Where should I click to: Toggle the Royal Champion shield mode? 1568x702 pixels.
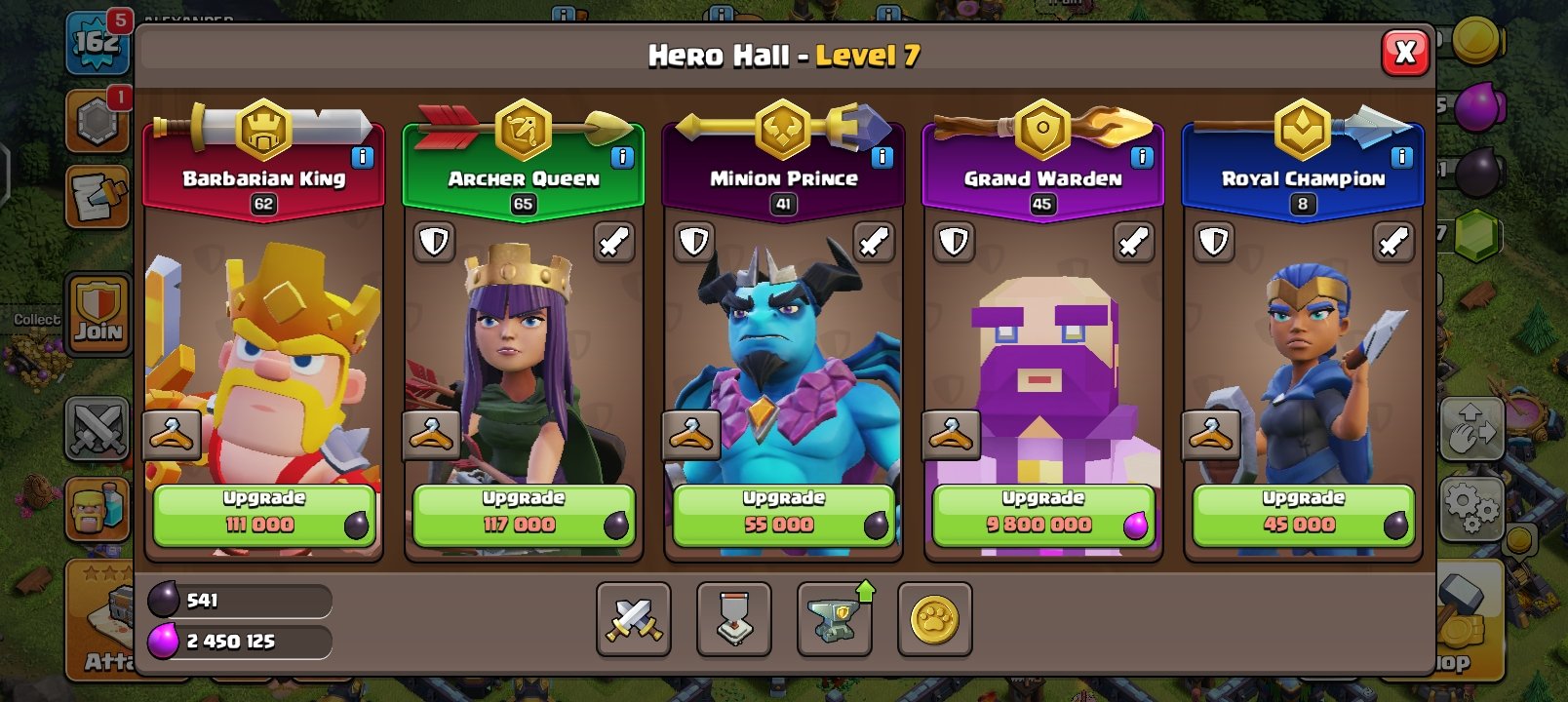pyautogui.click(x=1214, y=243)
